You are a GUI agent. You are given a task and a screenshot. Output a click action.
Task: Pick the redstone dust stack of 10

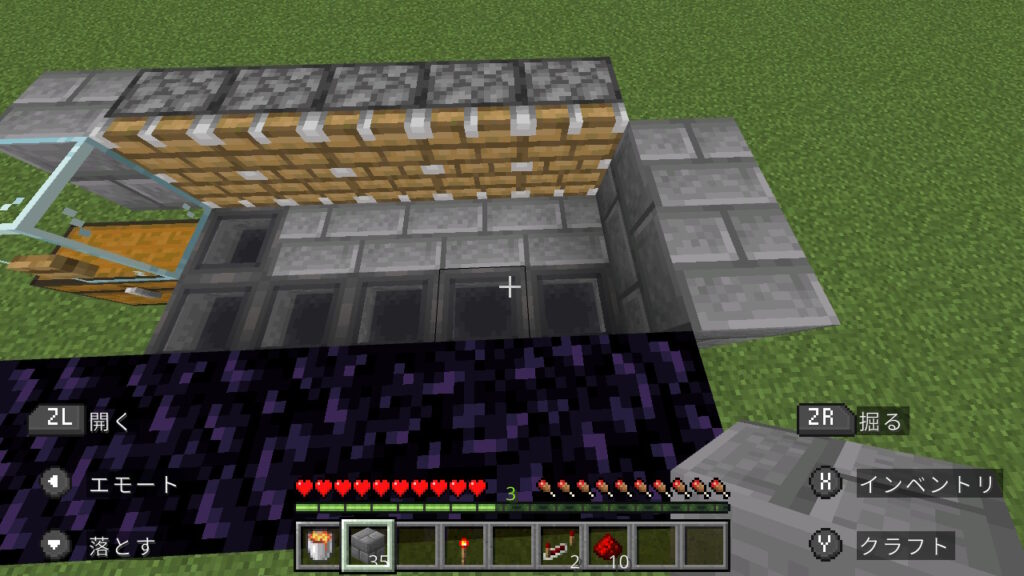point(609,546)
